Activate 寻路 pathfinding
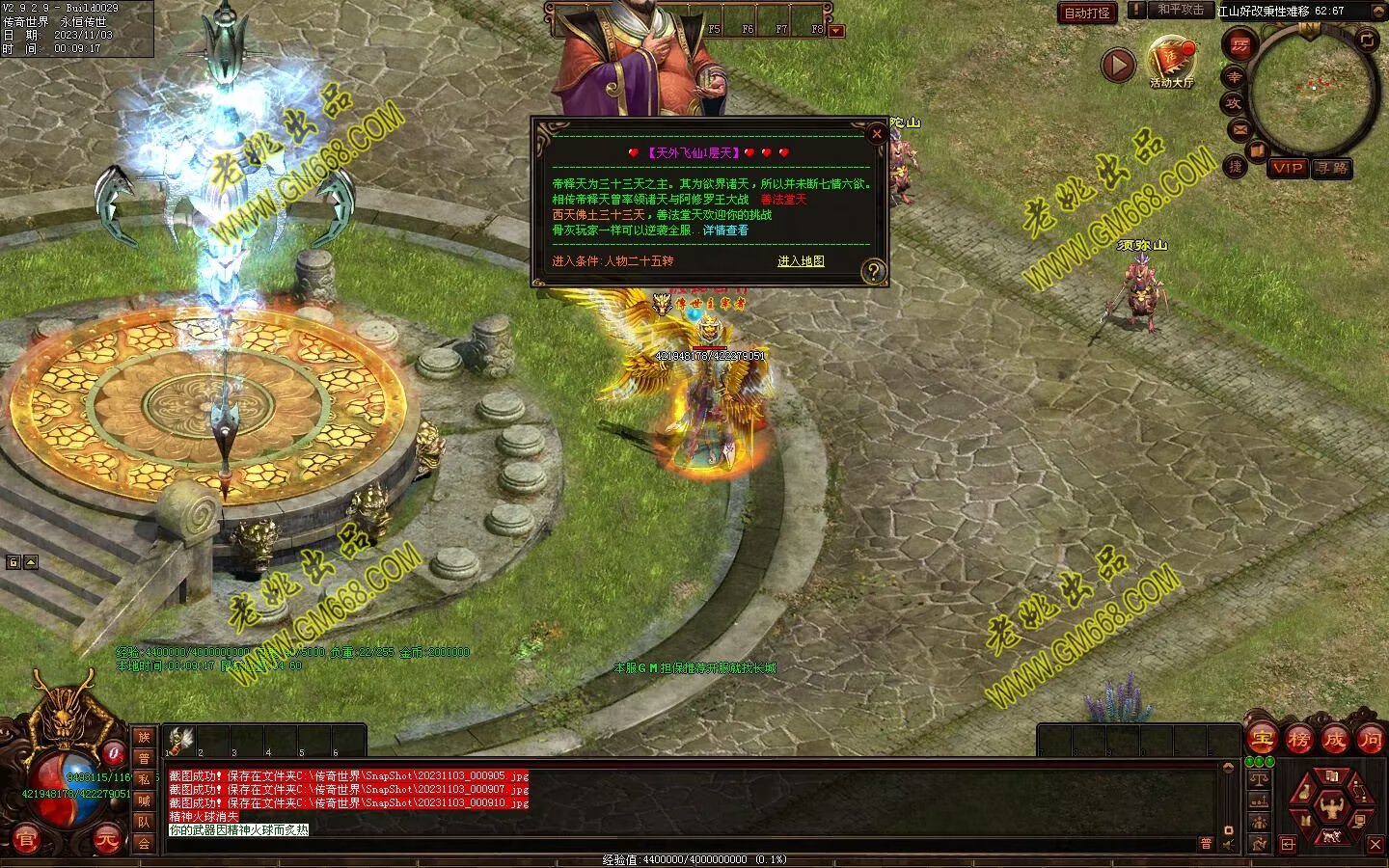This screenshot has height=868, width=1389. pos(1332,168)
